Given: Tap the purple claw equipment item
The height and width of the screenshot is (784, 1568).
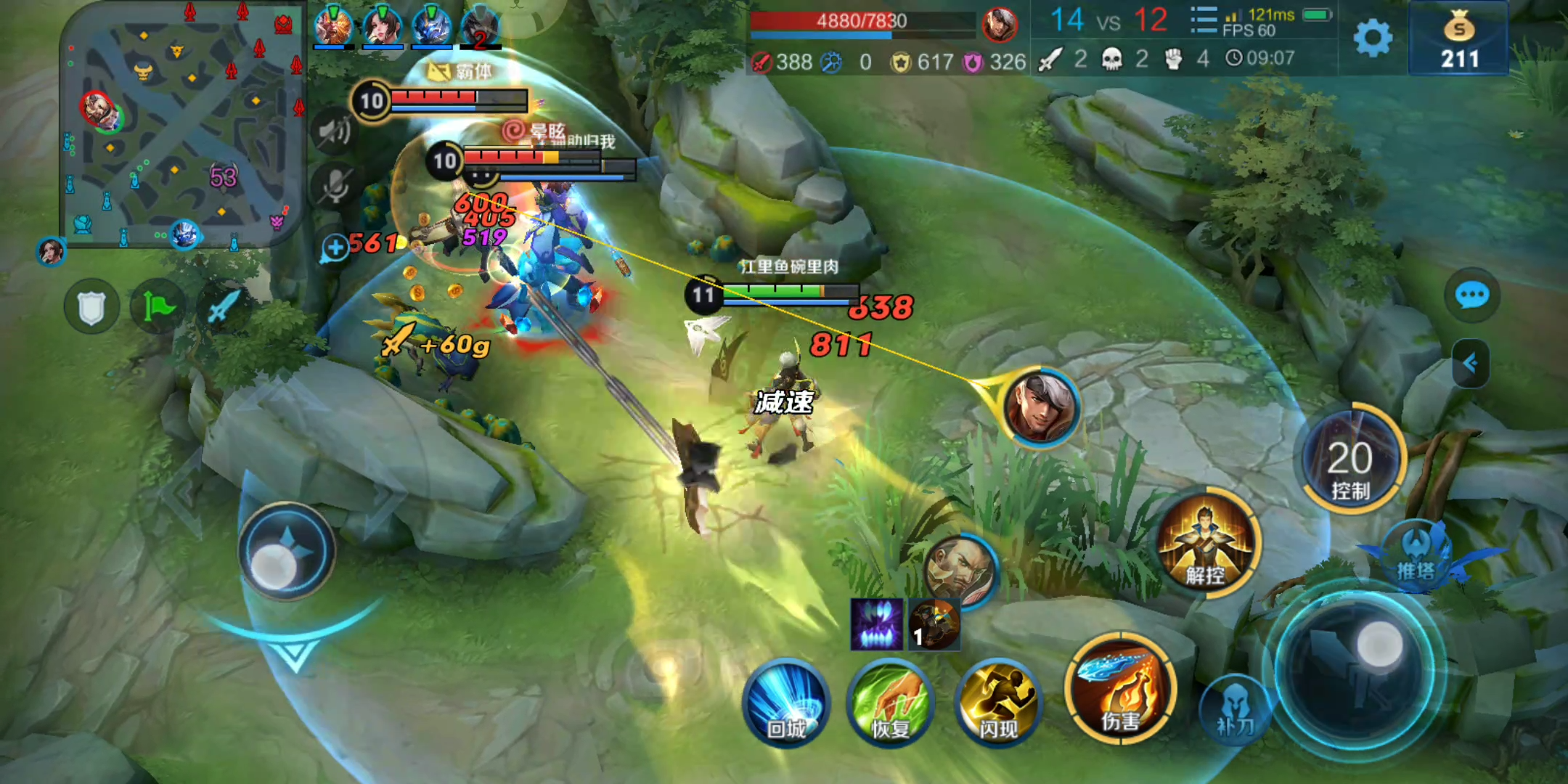Looking at the screenshot, I should 876,624.
